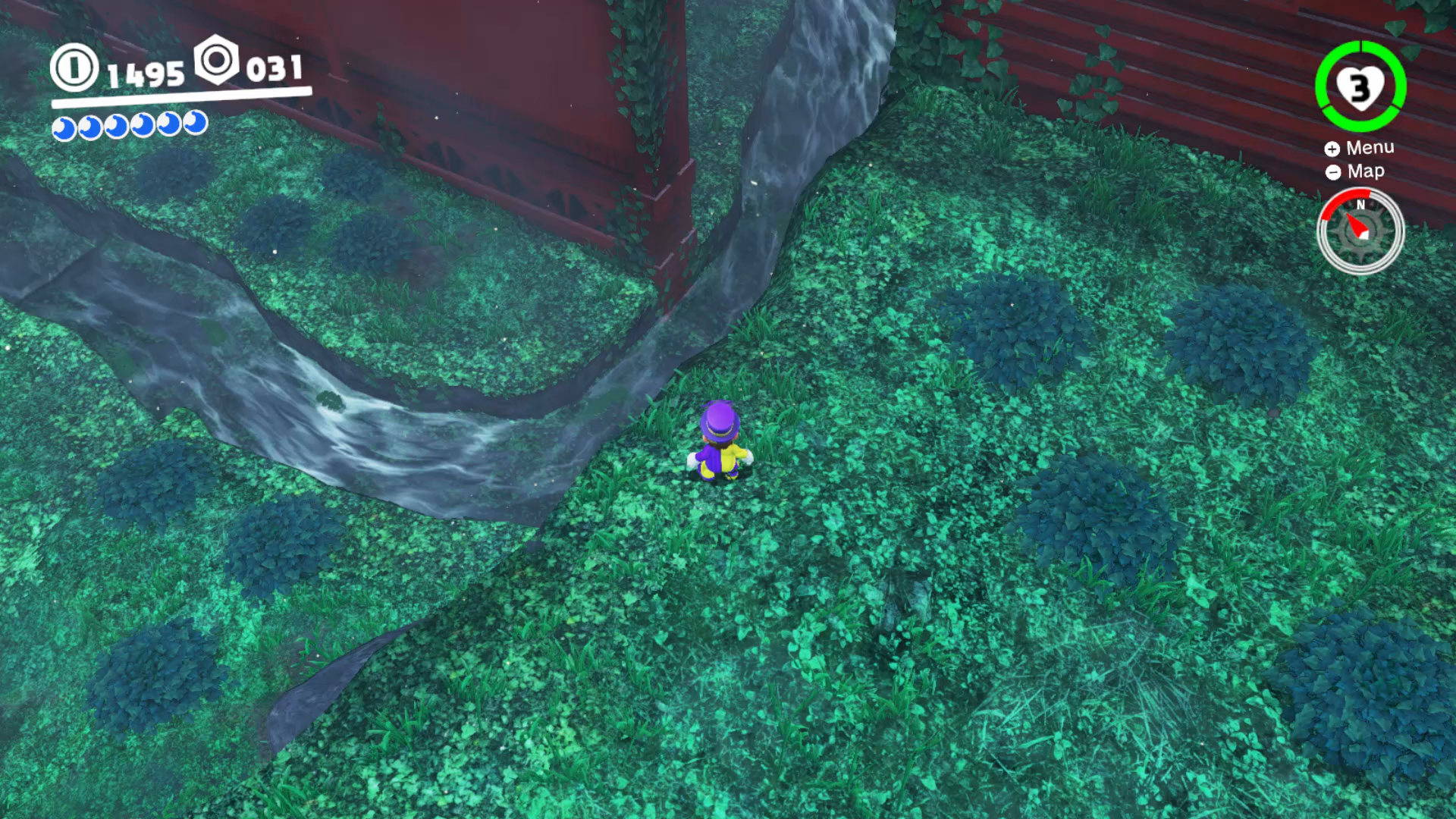Select the last Power Moon in the row

coord(194,126)
